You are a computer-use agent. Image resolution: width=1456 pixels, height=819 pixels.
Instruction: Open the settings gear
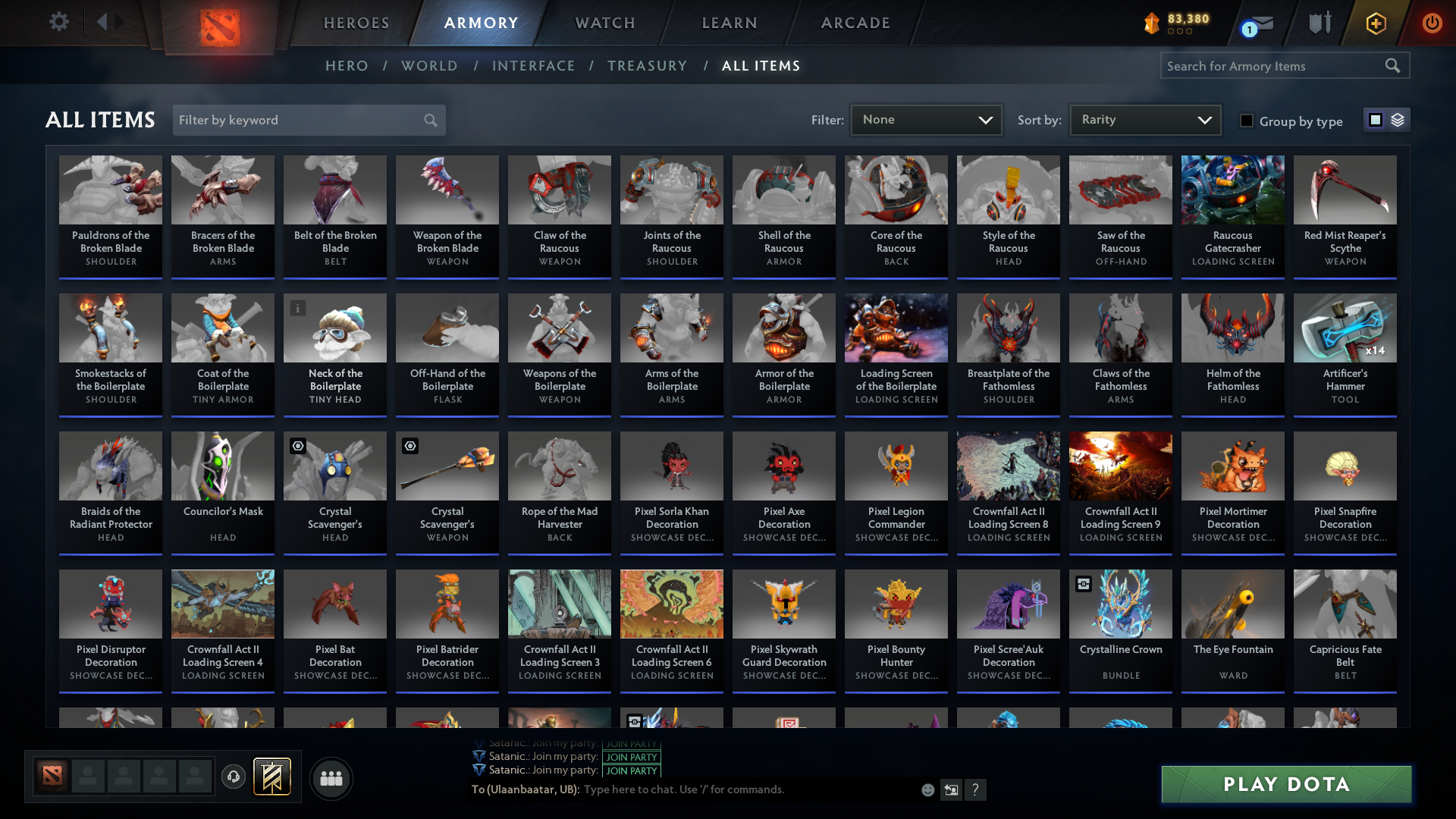[x=59, y=22]
